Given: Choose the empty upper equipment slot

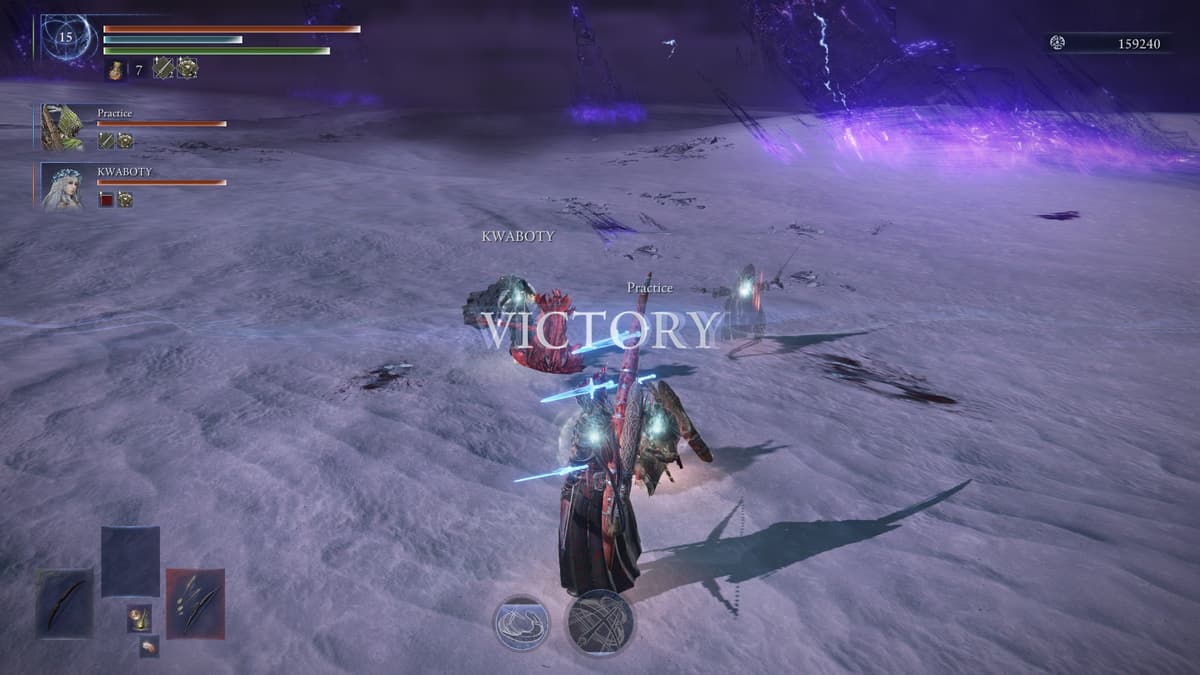Looking at the screenshot, I should pyautogui.click(x=130, y=561).
